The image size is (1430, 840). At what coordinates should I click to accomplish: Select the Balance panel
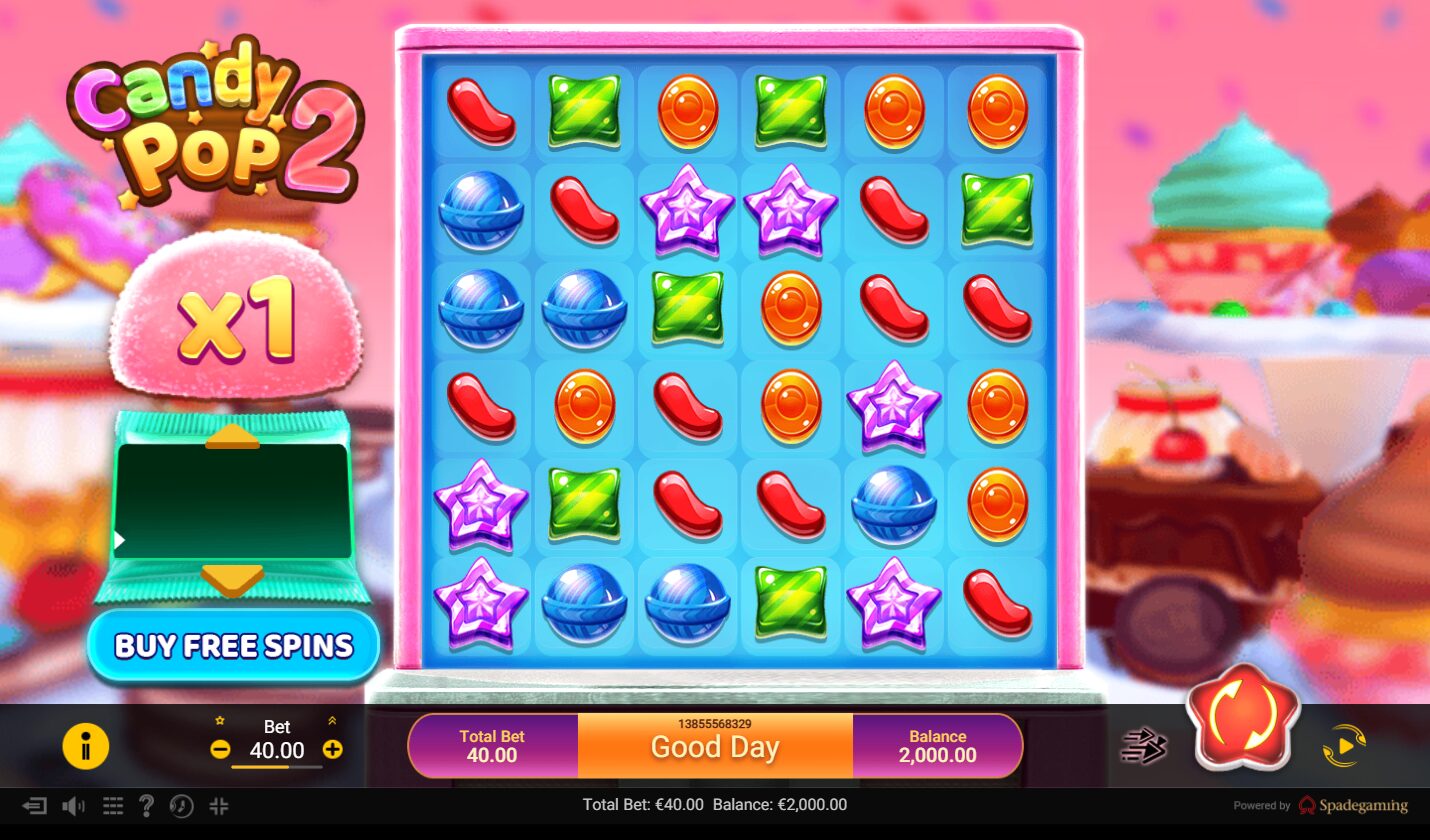[x=937, y=746]
